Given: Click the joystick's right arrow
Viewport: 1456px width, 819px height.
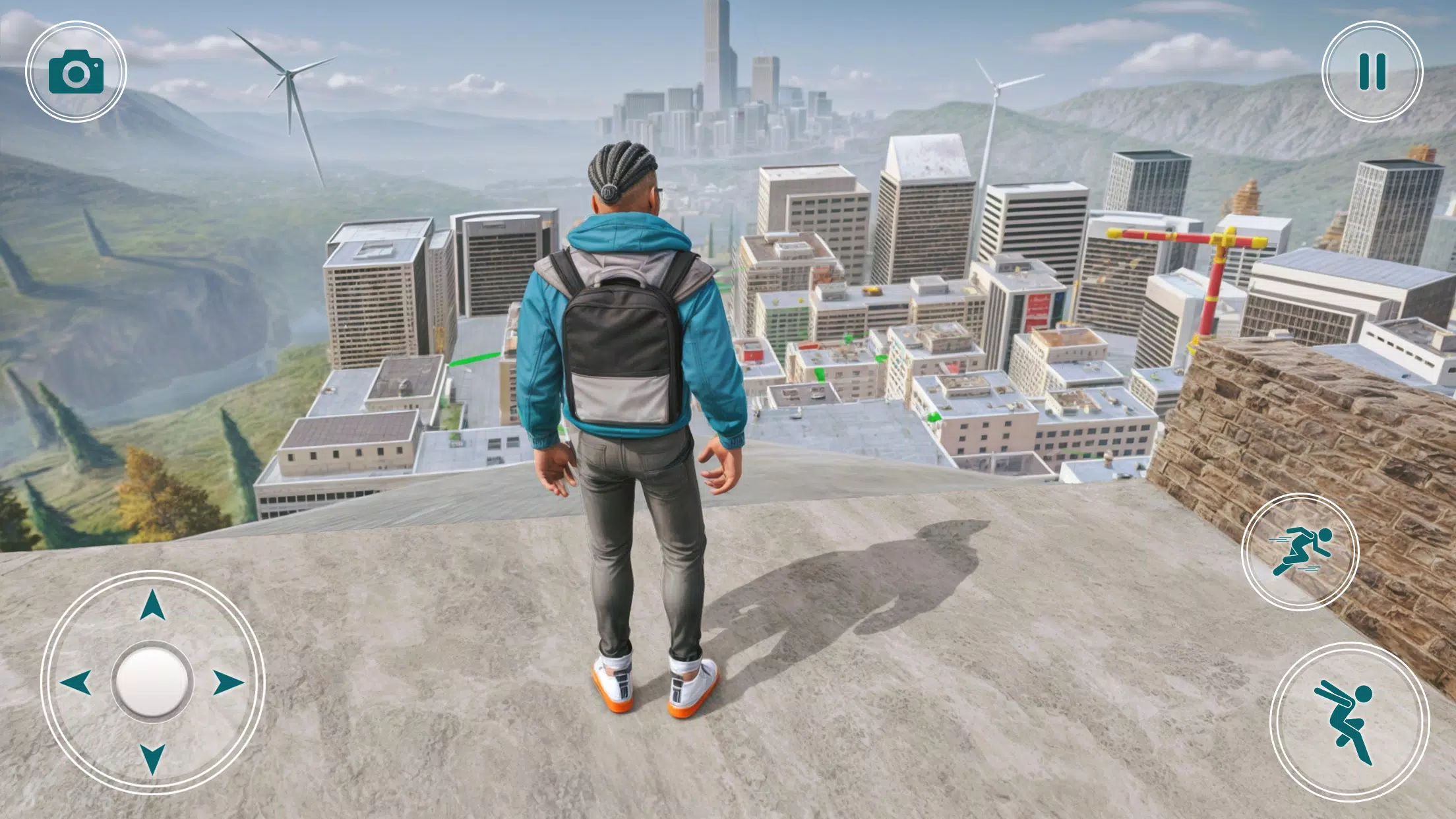Looking at the screenshot, I should [228, 682].
